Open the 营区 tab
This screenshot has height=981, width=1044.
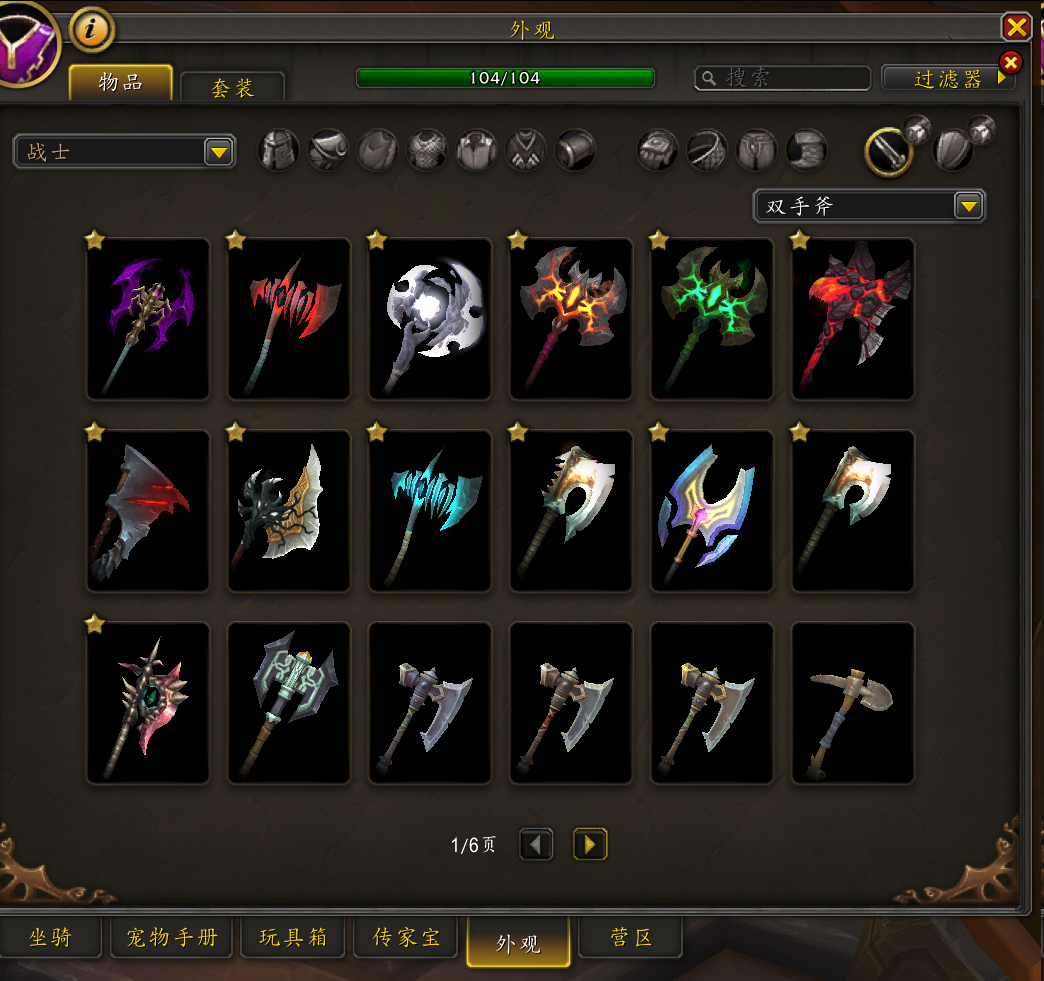[631, 939]
